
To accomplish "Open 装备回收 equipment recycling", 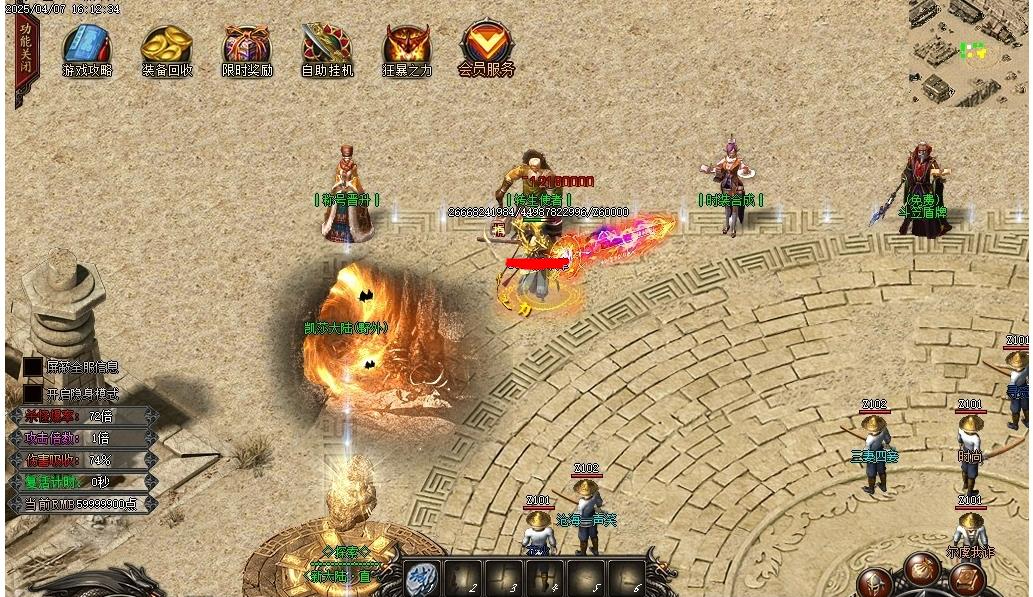I will 166,47.
